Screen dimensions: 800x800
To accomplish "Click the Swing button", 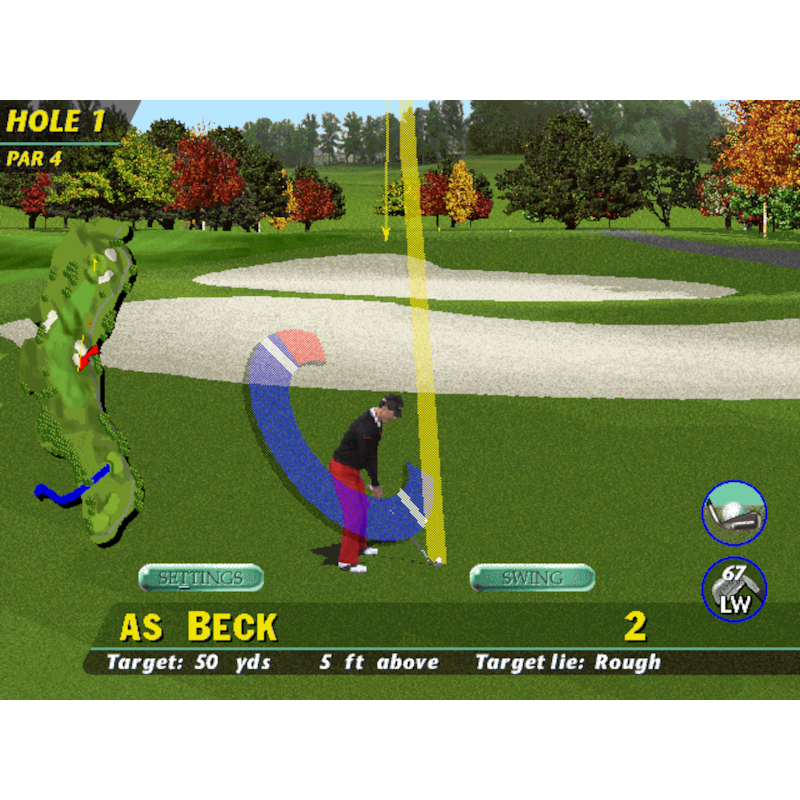I will pos(532,578).
